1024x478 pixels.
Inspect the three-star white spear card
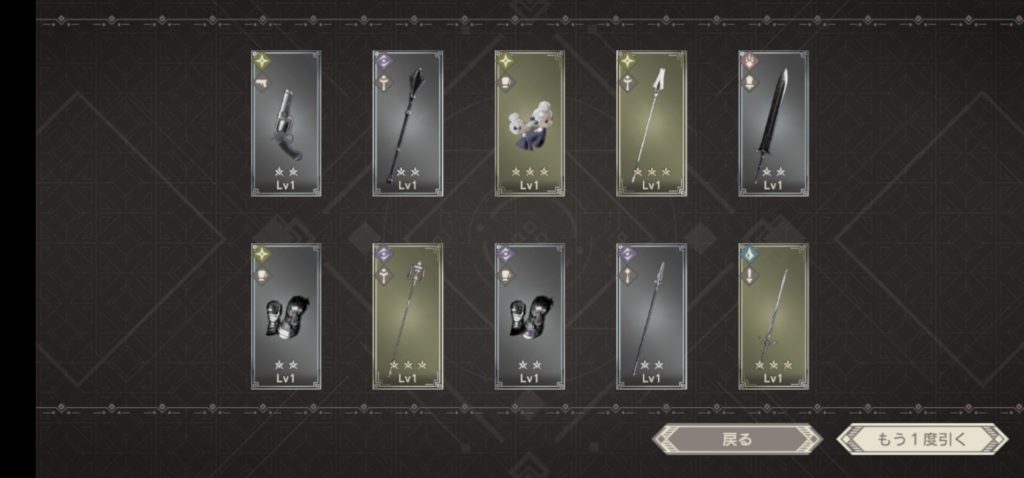(x=651, y=123)
